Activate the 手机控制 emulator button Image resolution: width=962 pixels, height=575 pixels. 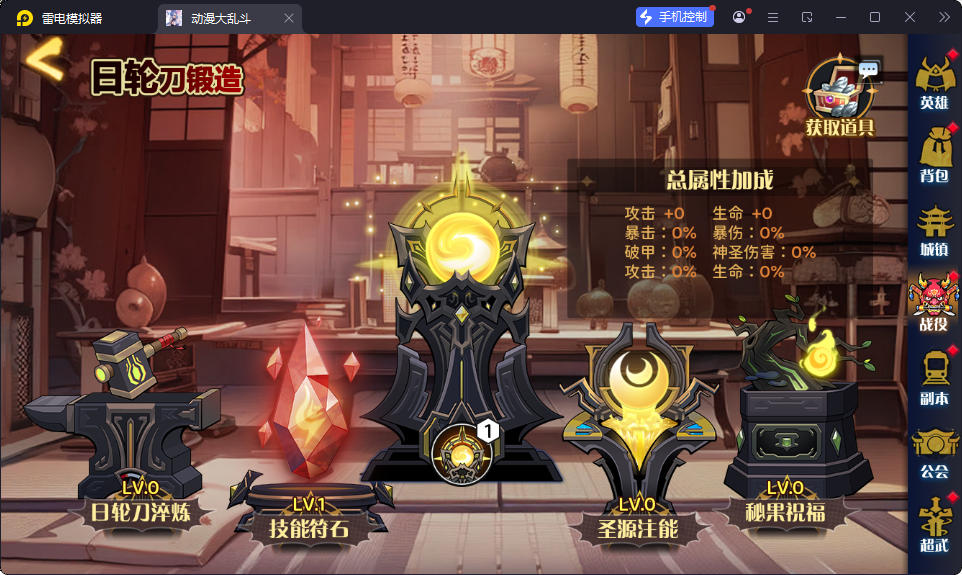675,17
